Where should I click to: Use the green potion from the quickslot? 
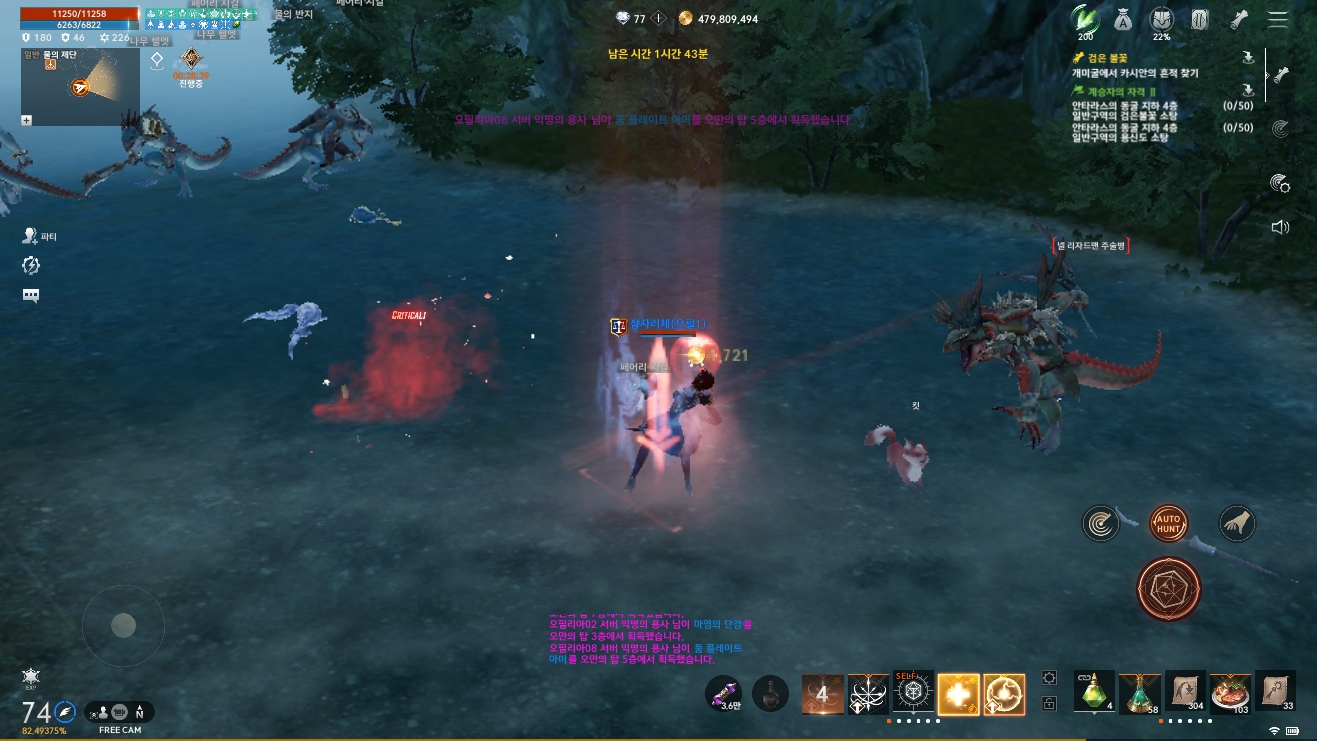click(1092, 693)
